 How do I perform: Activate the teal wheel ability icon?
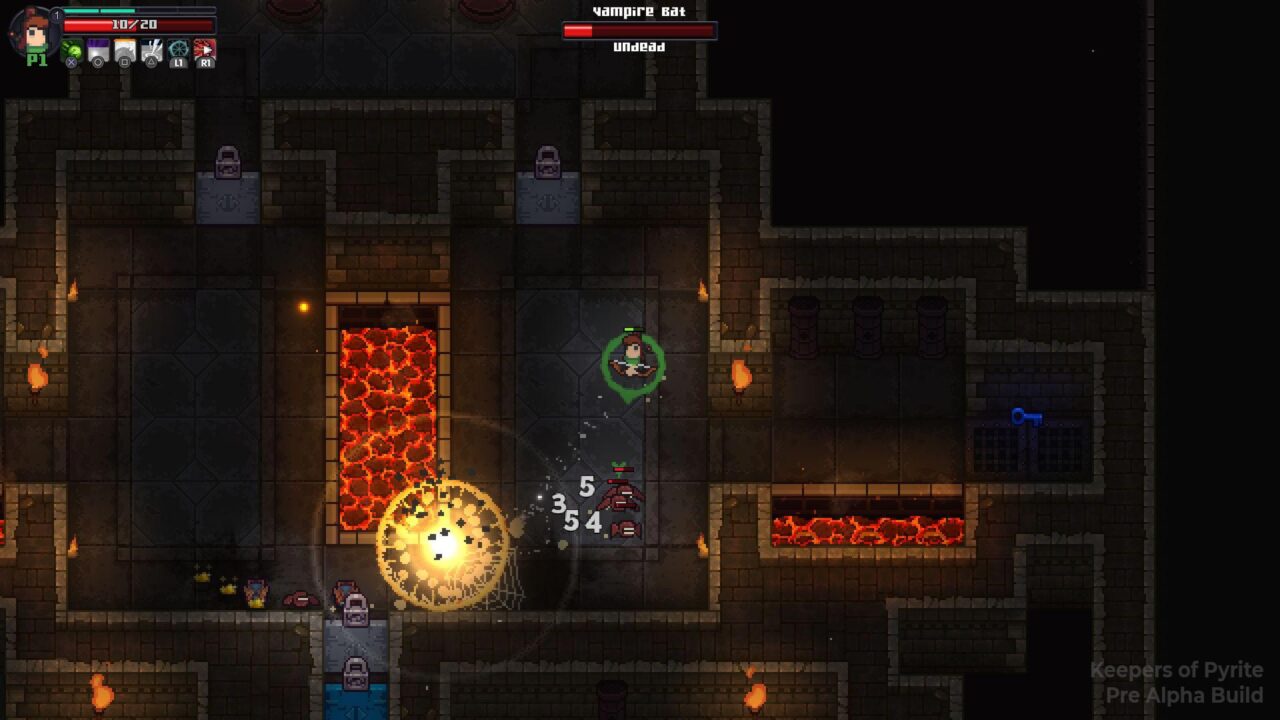[x=178, y=50]
